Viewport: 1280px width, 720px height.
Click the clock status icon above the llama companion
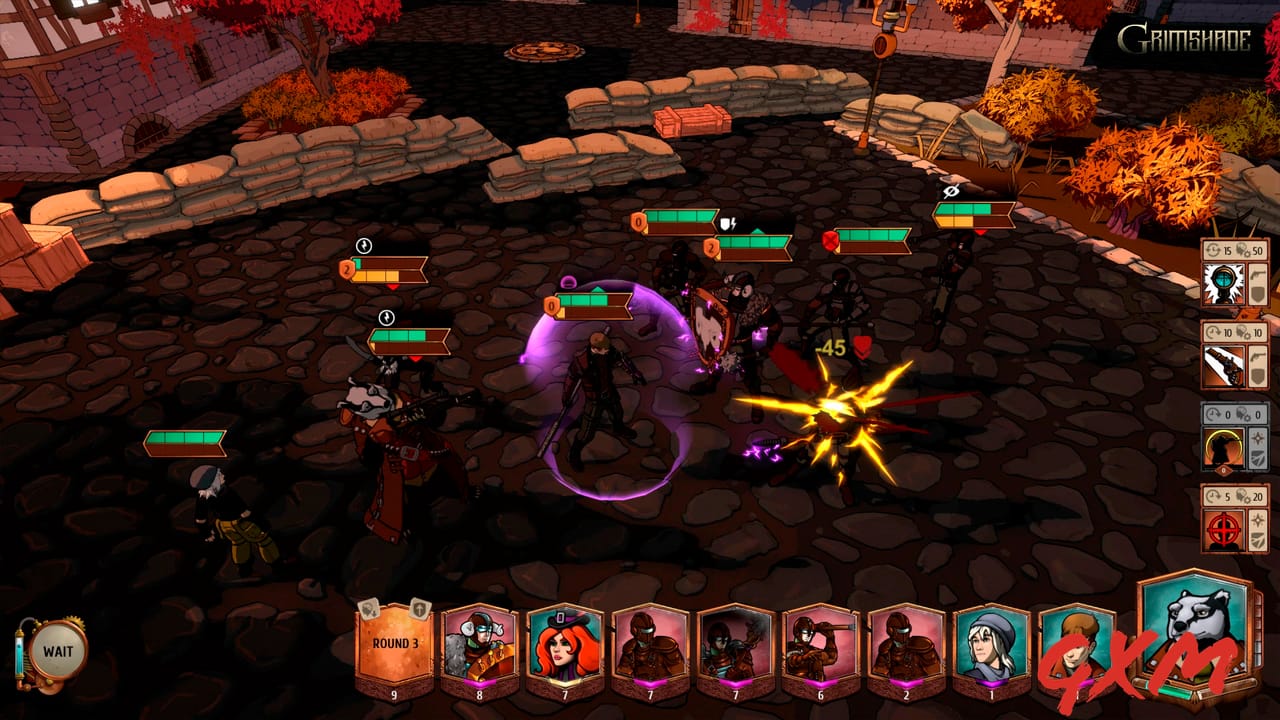(x=385, y=318)
